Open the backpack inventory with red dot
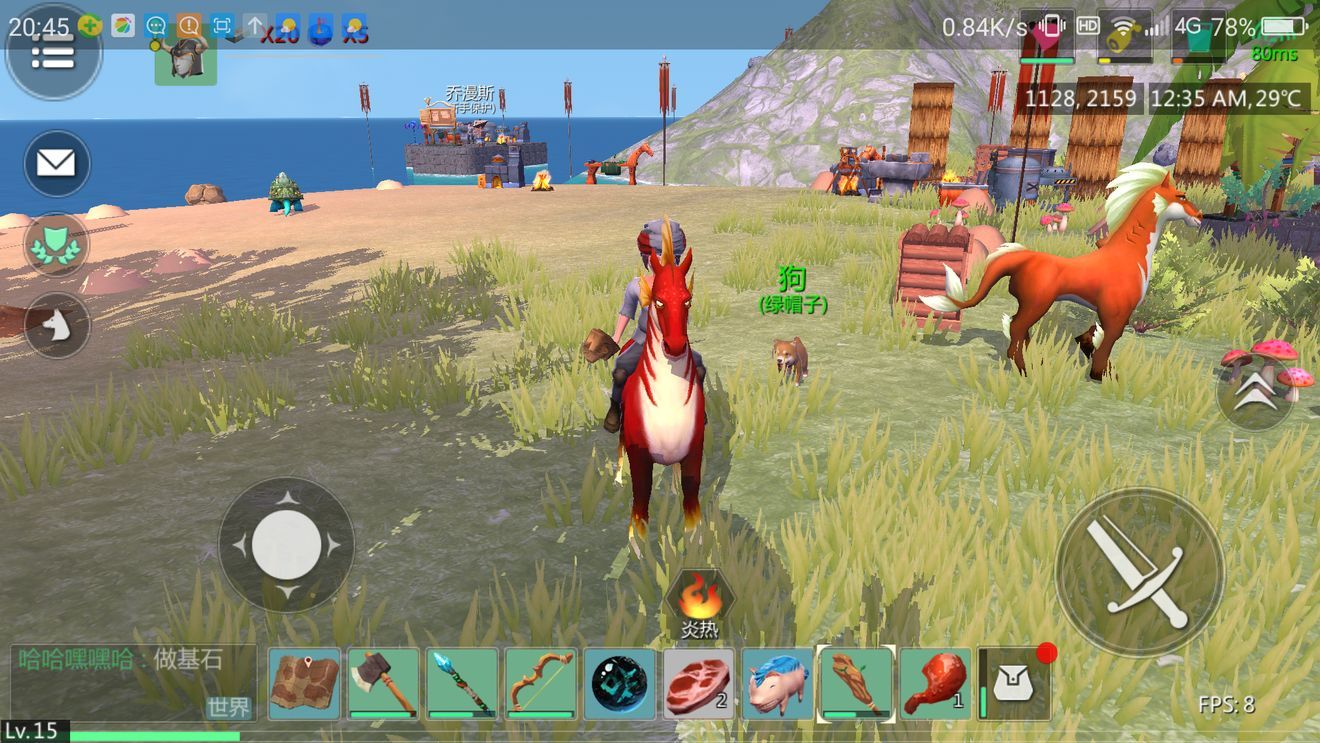The width and height of the screenshot is (1320, 743). click(1015, 684)
